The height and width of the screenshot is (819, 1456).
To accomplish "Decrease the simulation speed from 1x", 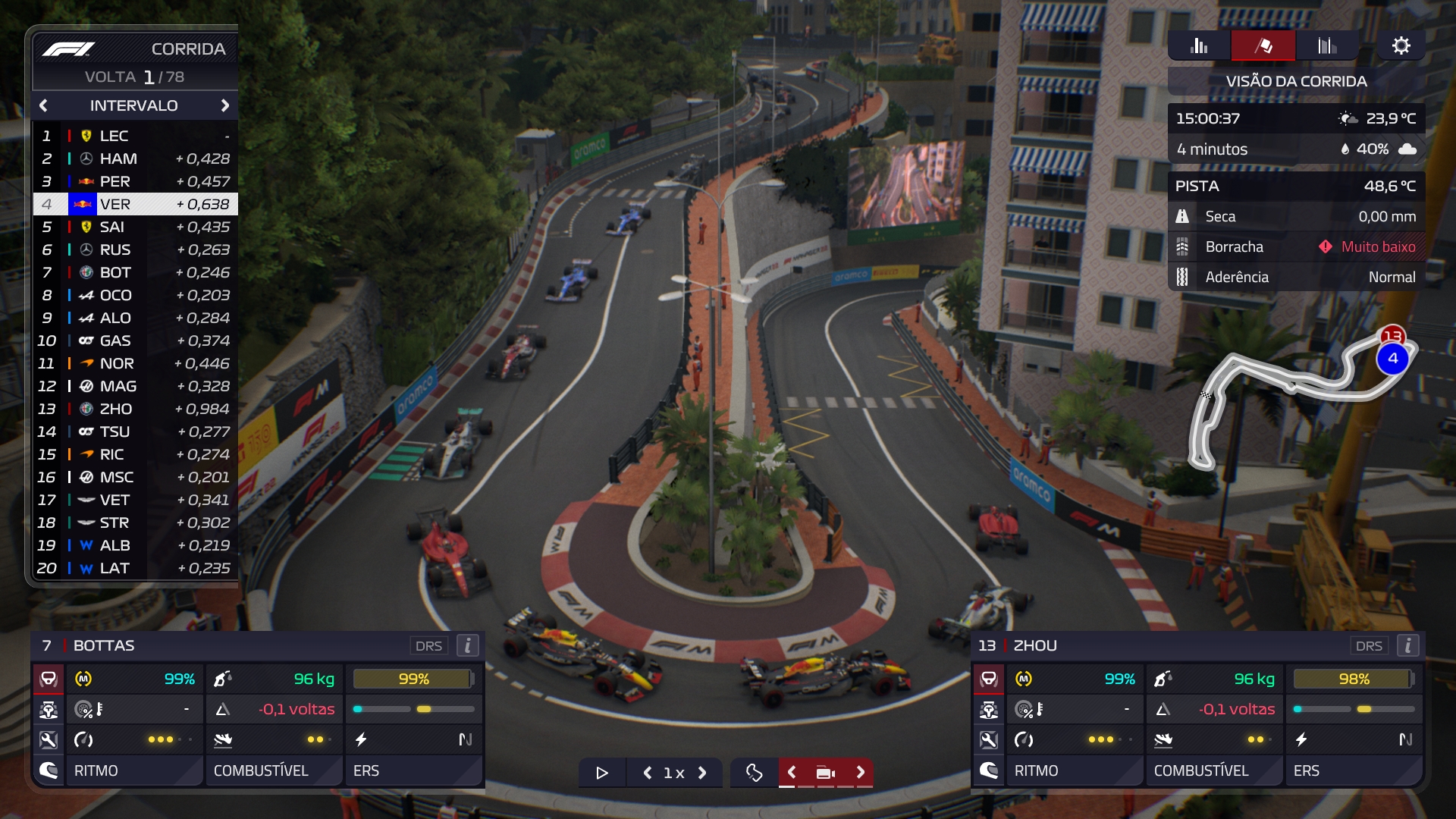I will (x=647, y=773).
